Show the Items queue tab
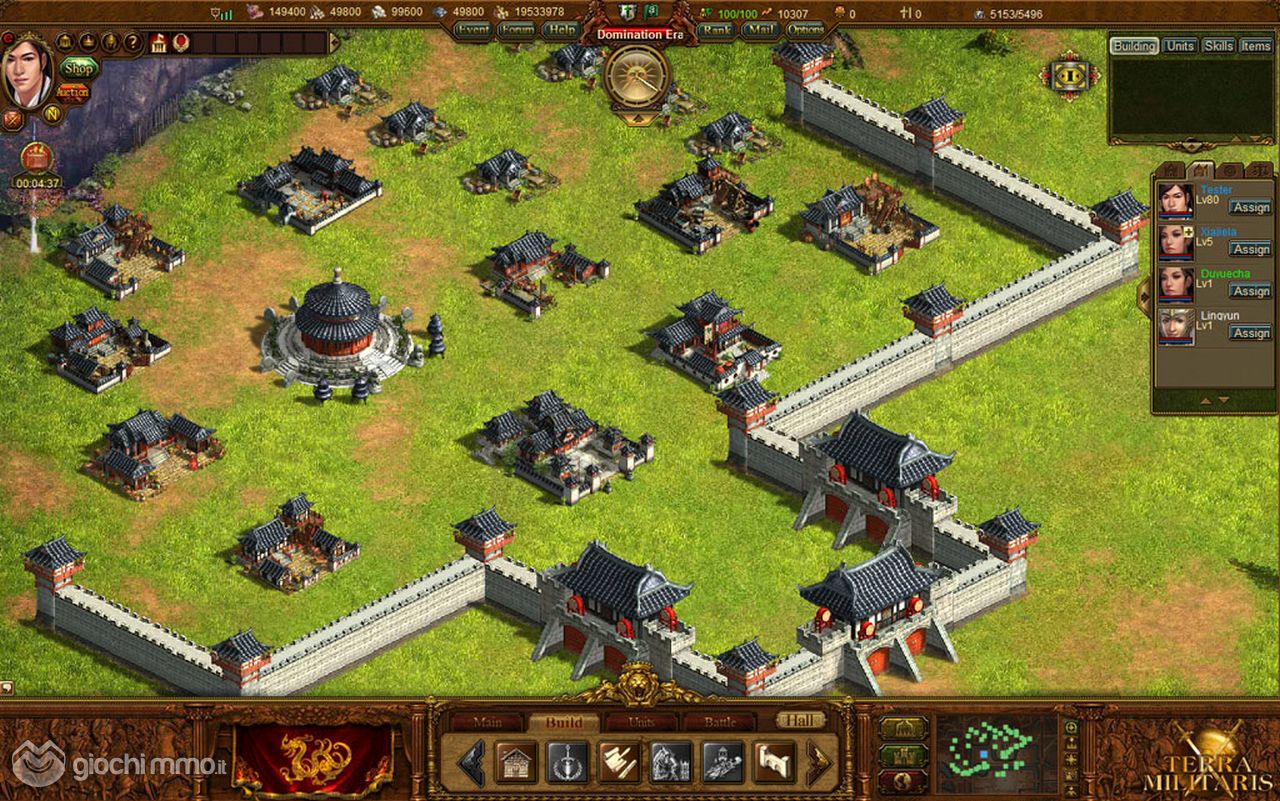Image resolution: width=1280 pixels, height=801 pixels. 1256,46
